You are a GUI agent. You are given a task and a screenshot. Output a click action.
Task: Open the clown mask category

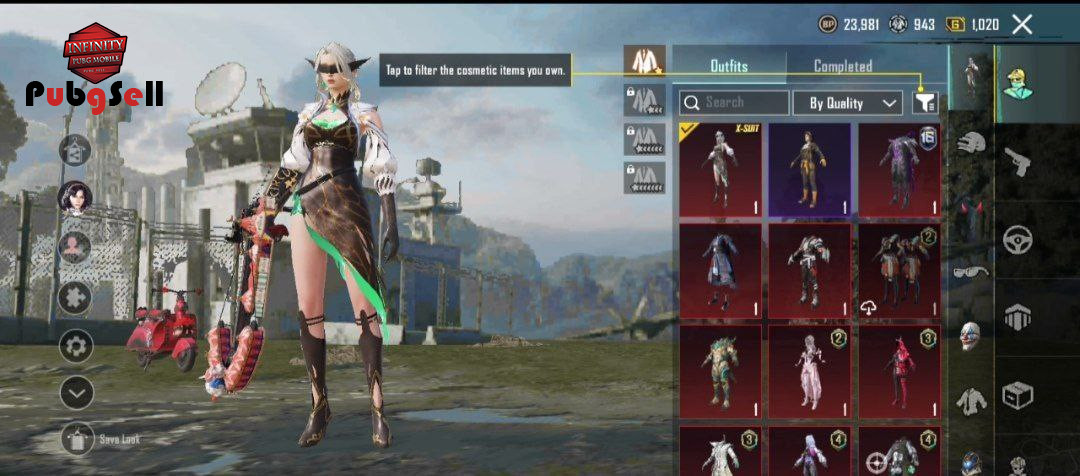pyautogui.click(x=969, y=335)
